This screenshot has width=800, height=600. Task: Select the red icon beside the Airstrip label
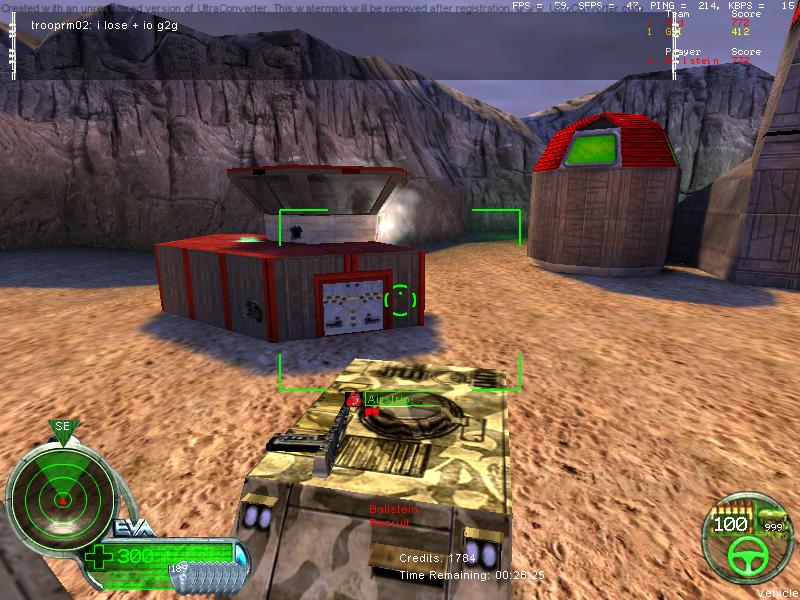[x=354, y=399]
